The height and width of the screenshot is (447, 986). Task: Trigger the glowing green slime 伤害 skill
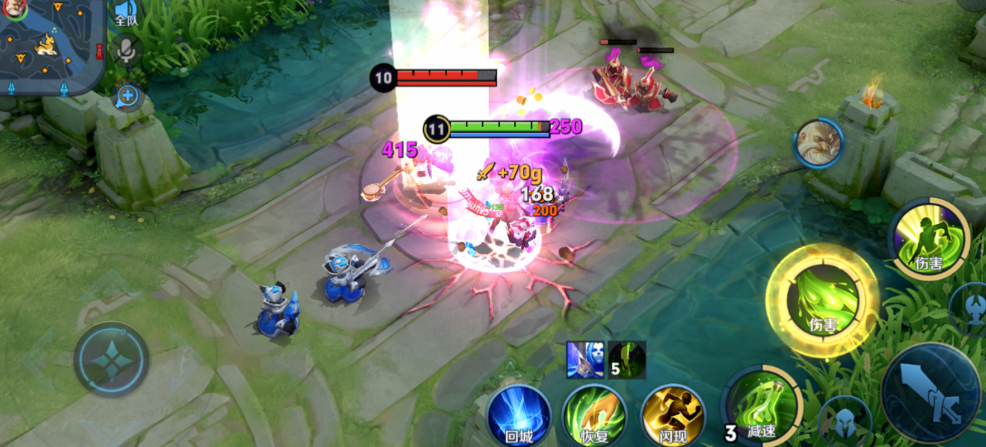(821, 299)
